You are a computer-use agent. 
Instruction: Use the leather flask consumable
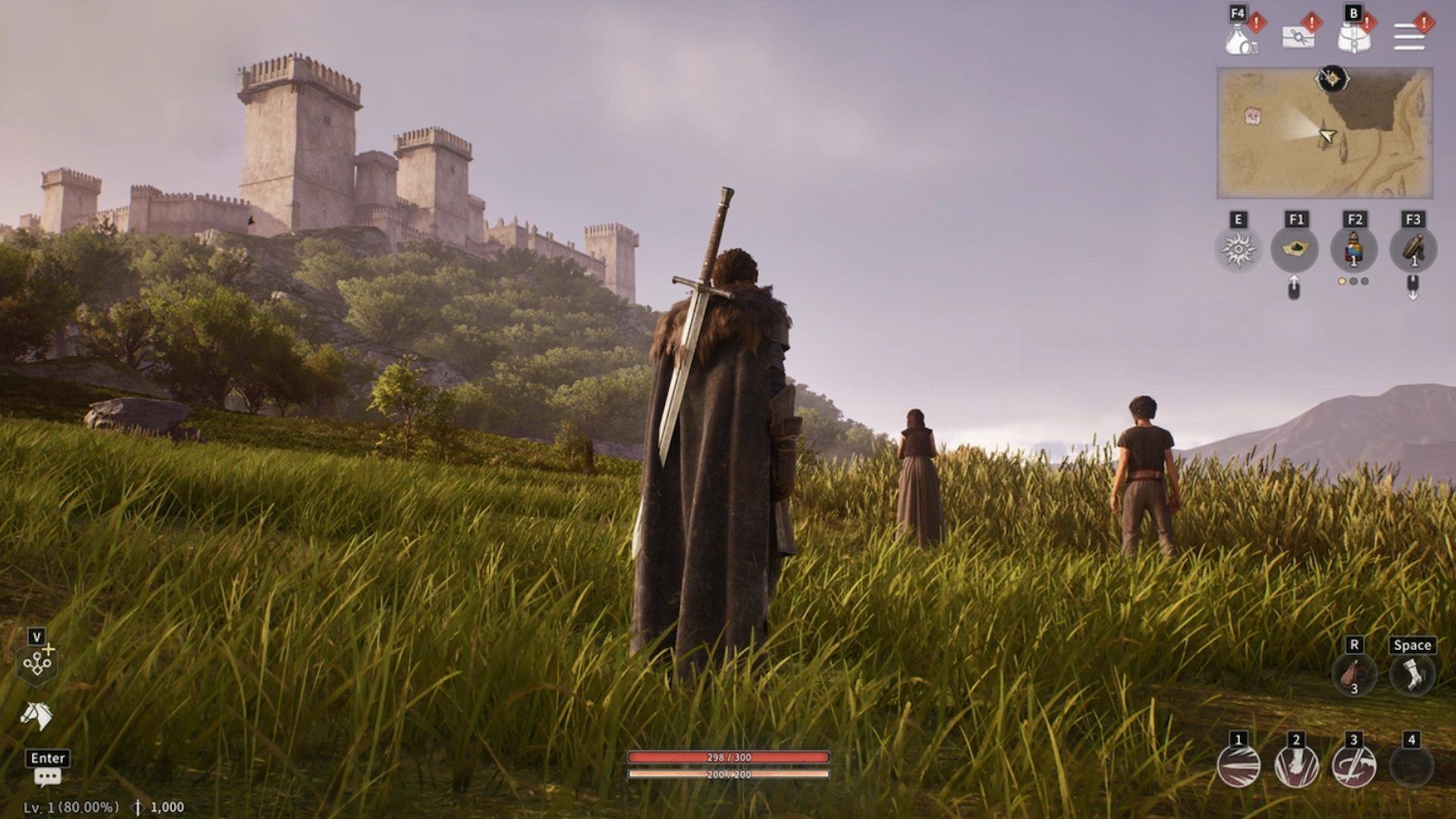point(1354,674)
